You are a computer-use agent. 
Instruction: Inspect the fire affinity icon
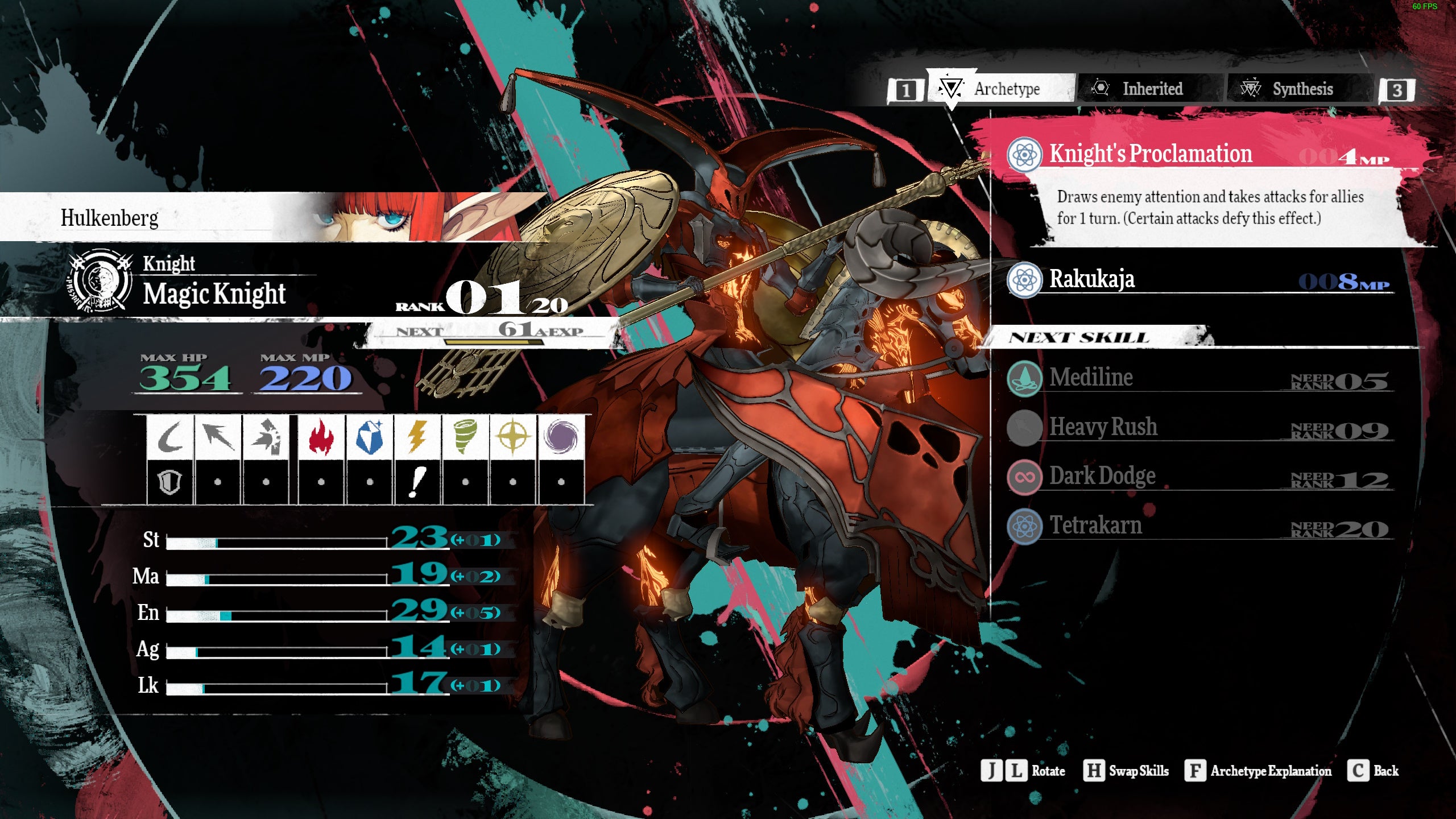point(321,437)
